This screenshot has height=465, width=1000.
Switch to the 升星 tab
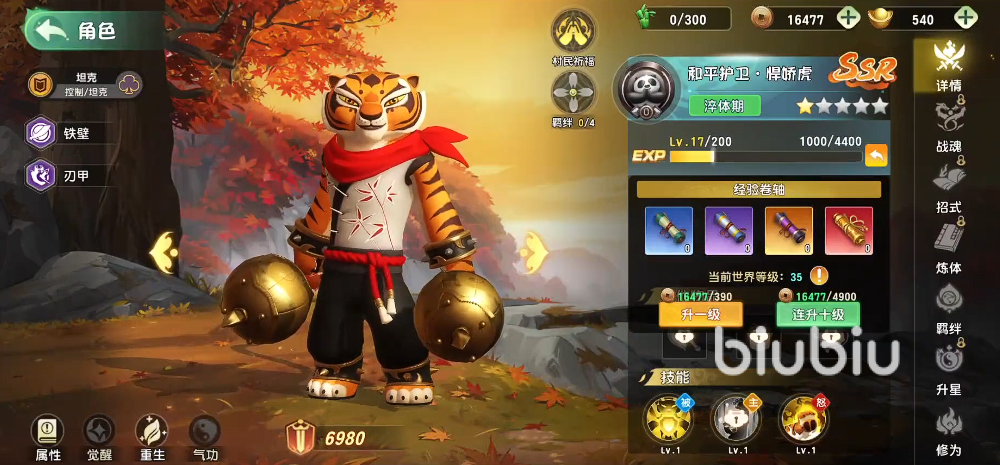[x=947, y=367]
